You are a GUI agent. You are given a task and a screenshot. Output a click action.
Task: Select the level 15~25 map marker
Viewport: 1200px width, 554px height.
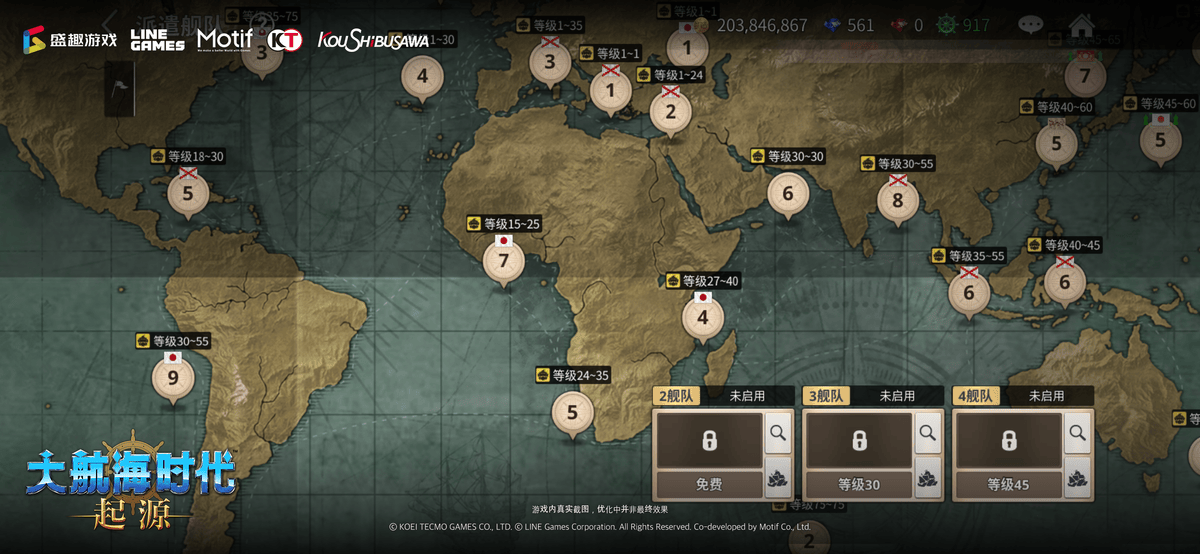(504, 262)
